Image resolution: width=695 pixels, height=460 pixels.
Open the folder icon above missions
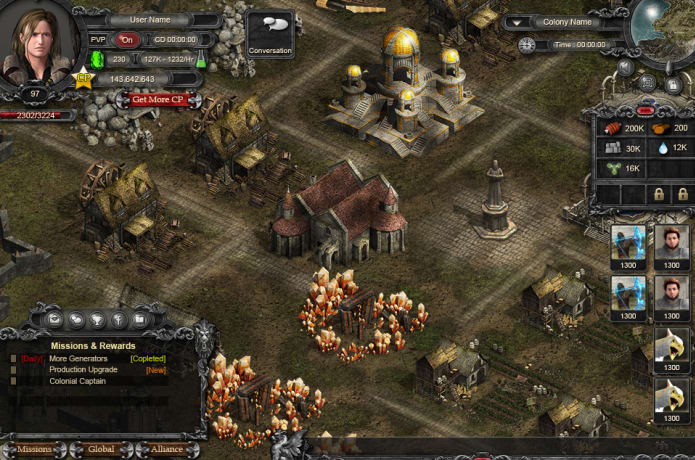pos(139,319)
